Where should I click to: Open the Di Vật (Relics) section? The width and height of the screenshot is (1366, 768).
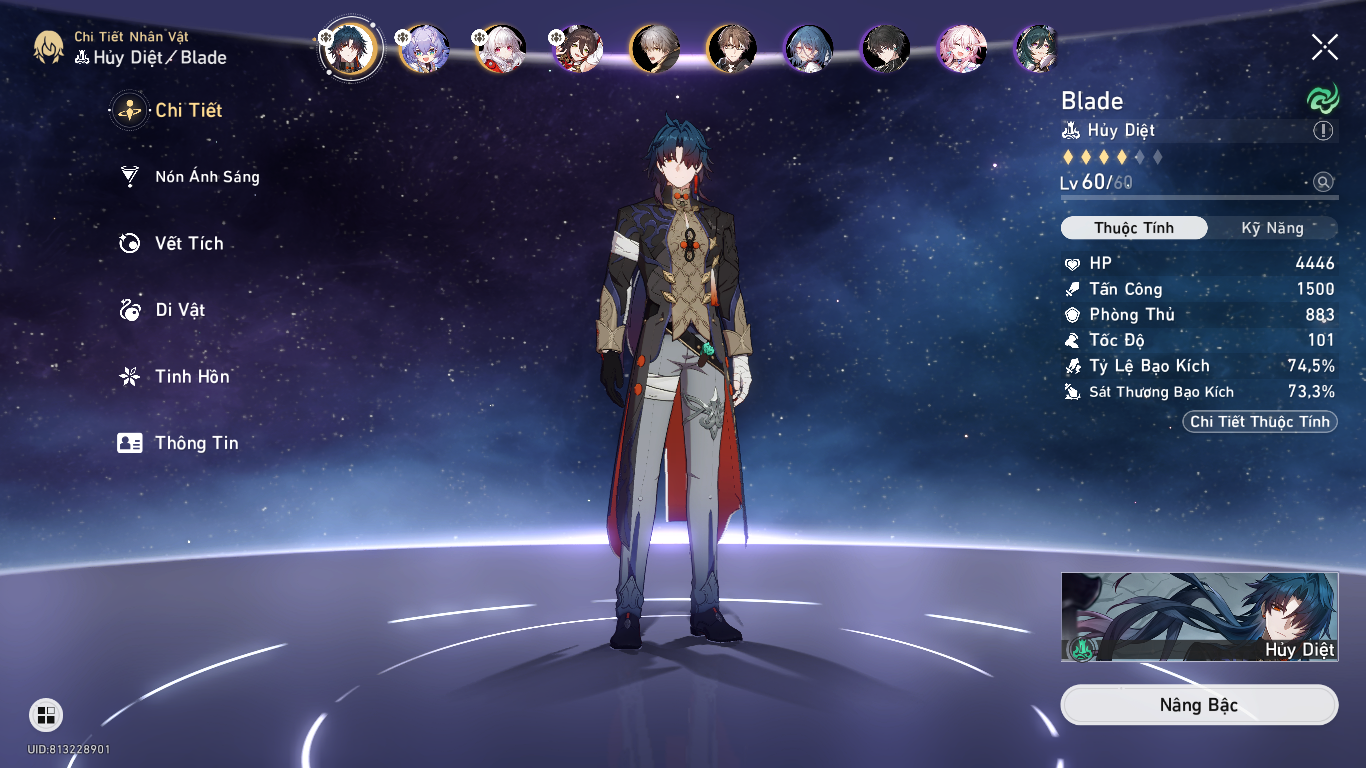[181, 310]
